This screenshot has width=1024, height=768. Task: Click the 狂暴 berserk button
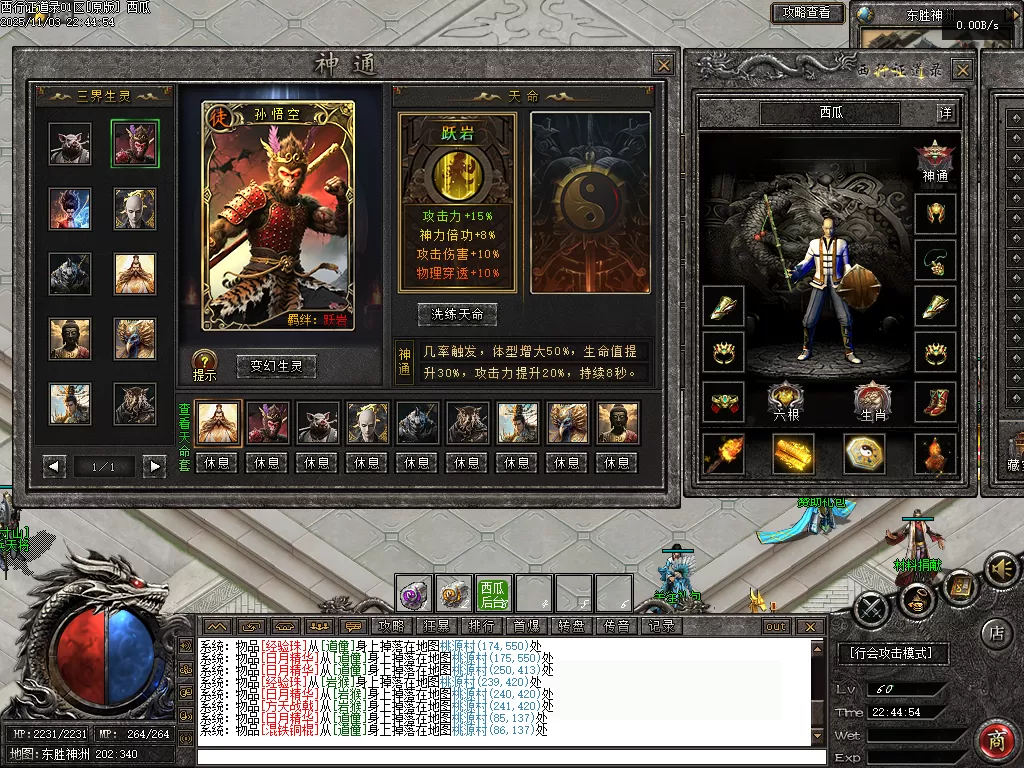[x=437, y=626]
